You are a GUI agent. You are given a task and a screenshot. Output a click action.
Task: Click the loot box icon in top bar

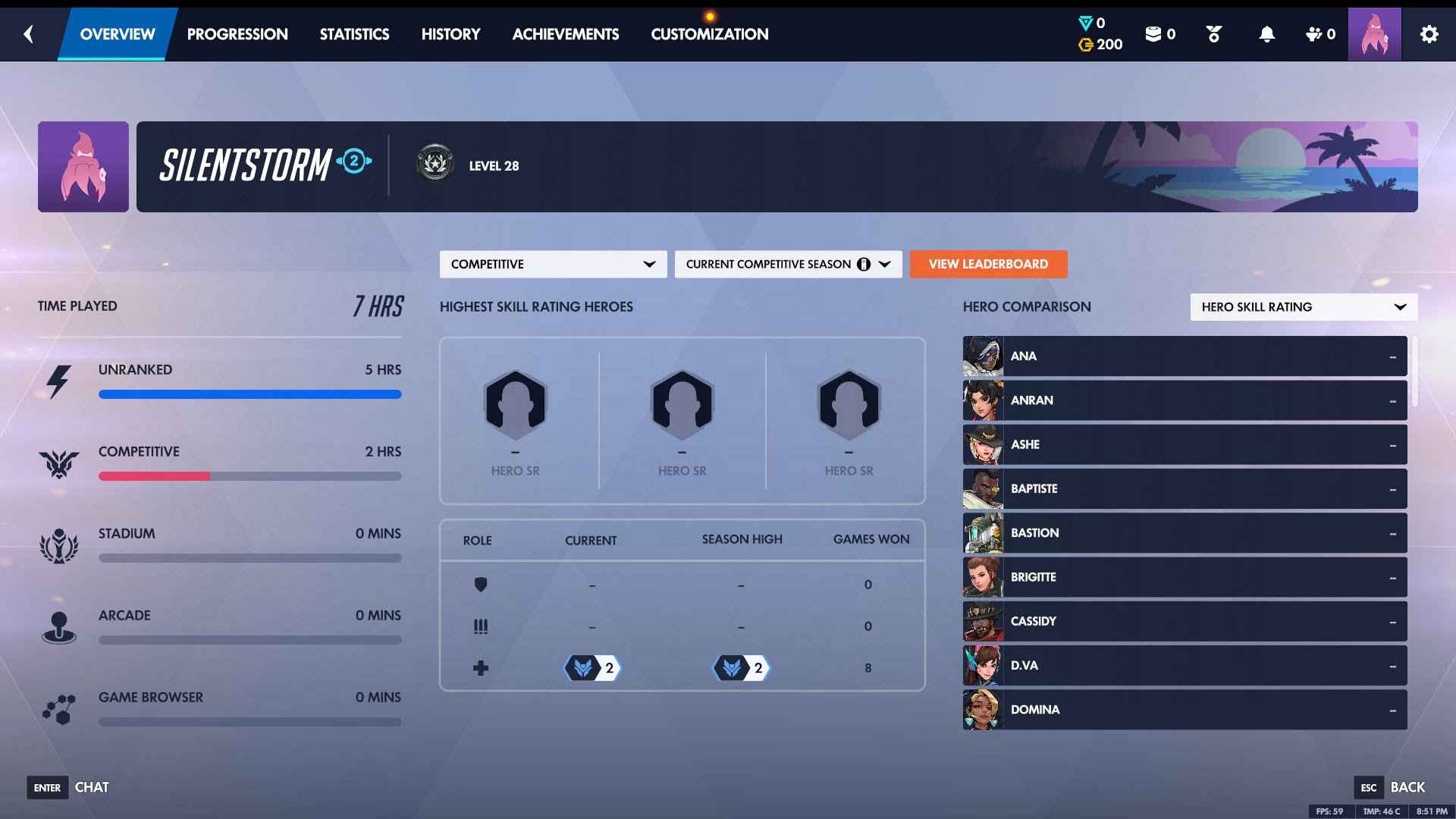click(1153, 34)
